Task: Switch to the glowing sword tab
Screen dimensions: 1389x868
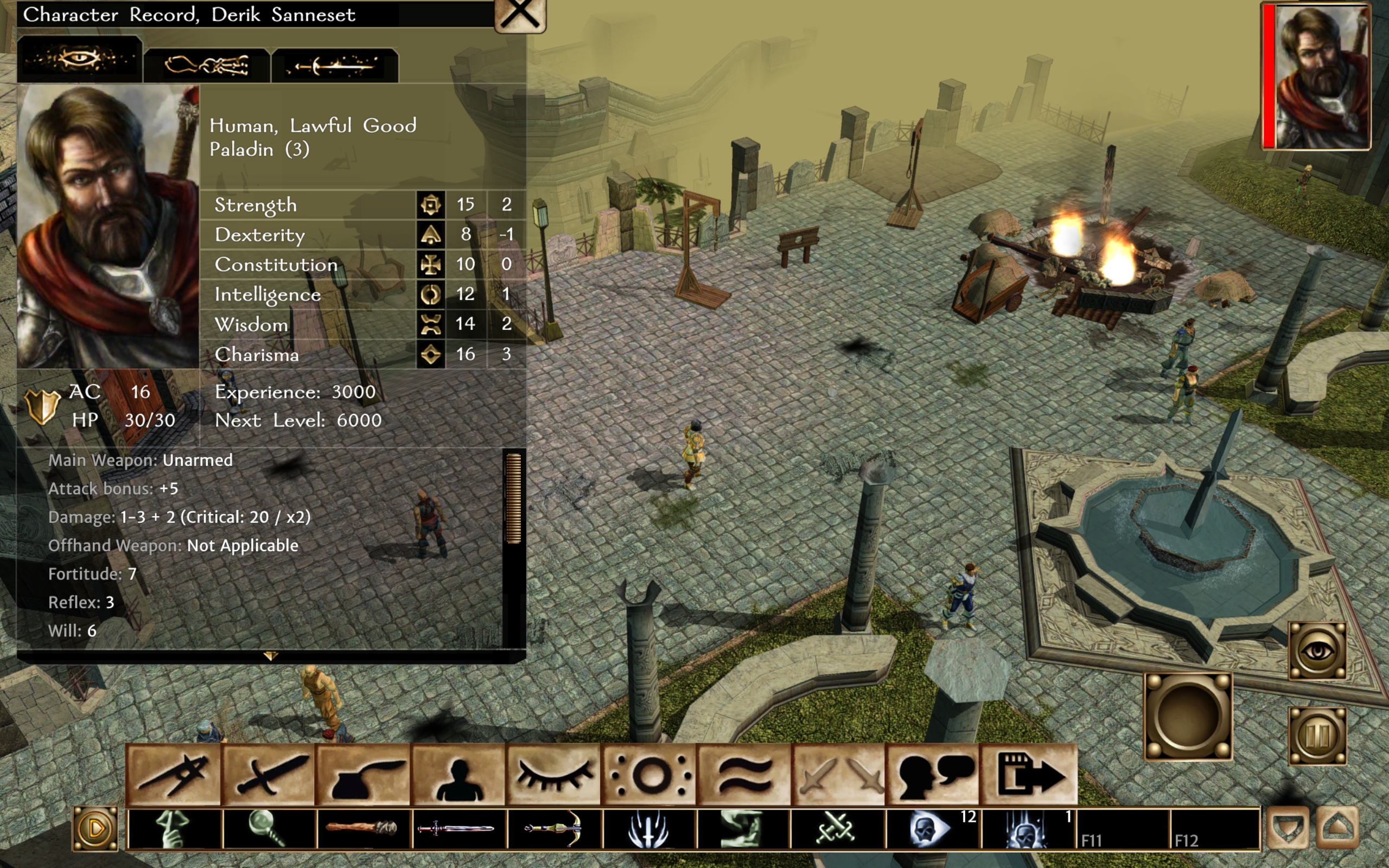Action: click(335, 65)
